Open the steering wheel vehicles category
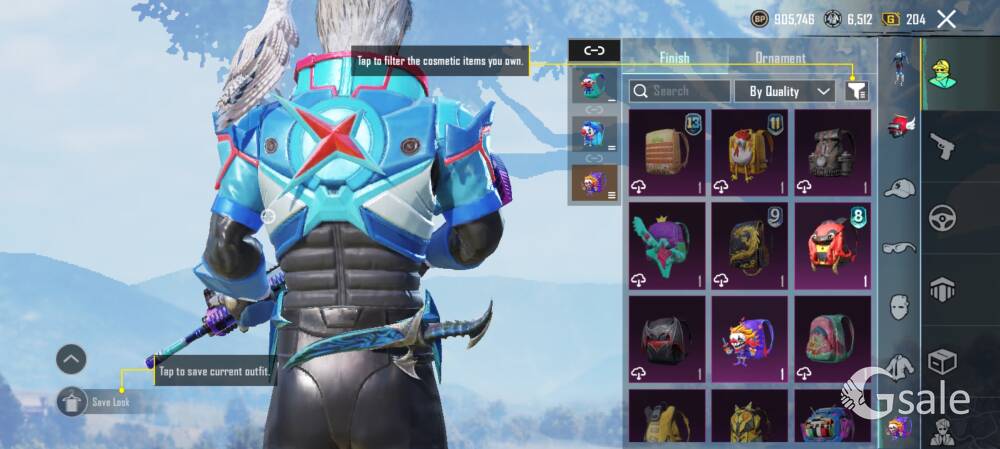This screenshot has height=449, width=1000. pos(942,217)
